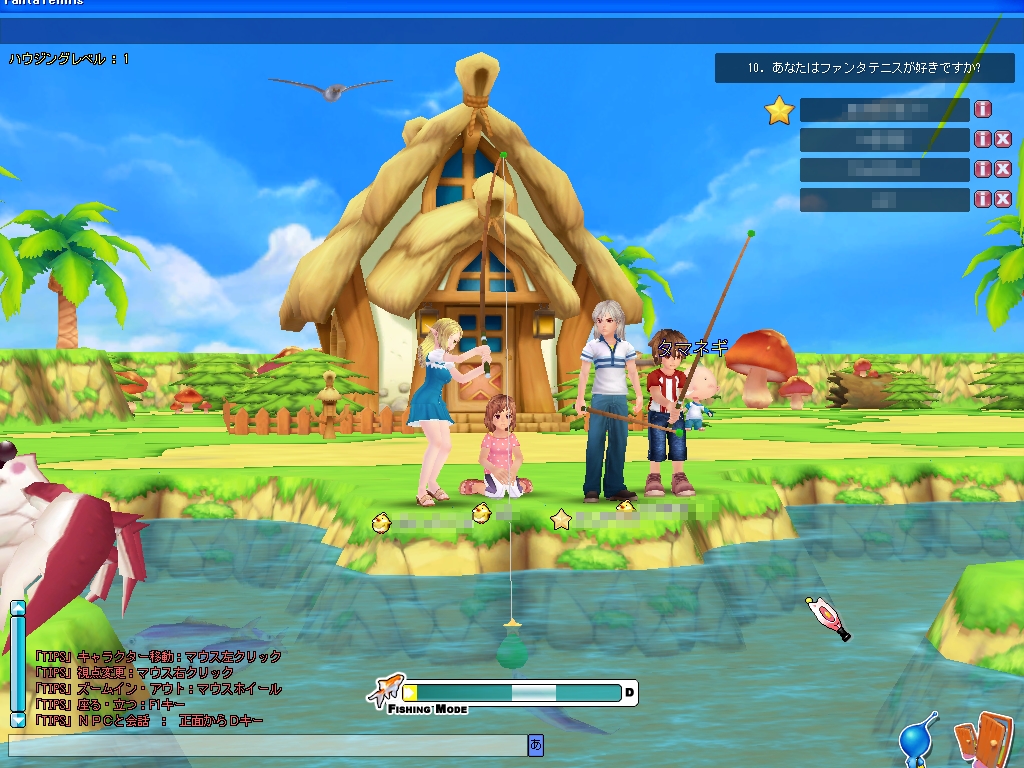Show info for the starred host player
The height and width of the screenshot is (768, 1024).
983,110
